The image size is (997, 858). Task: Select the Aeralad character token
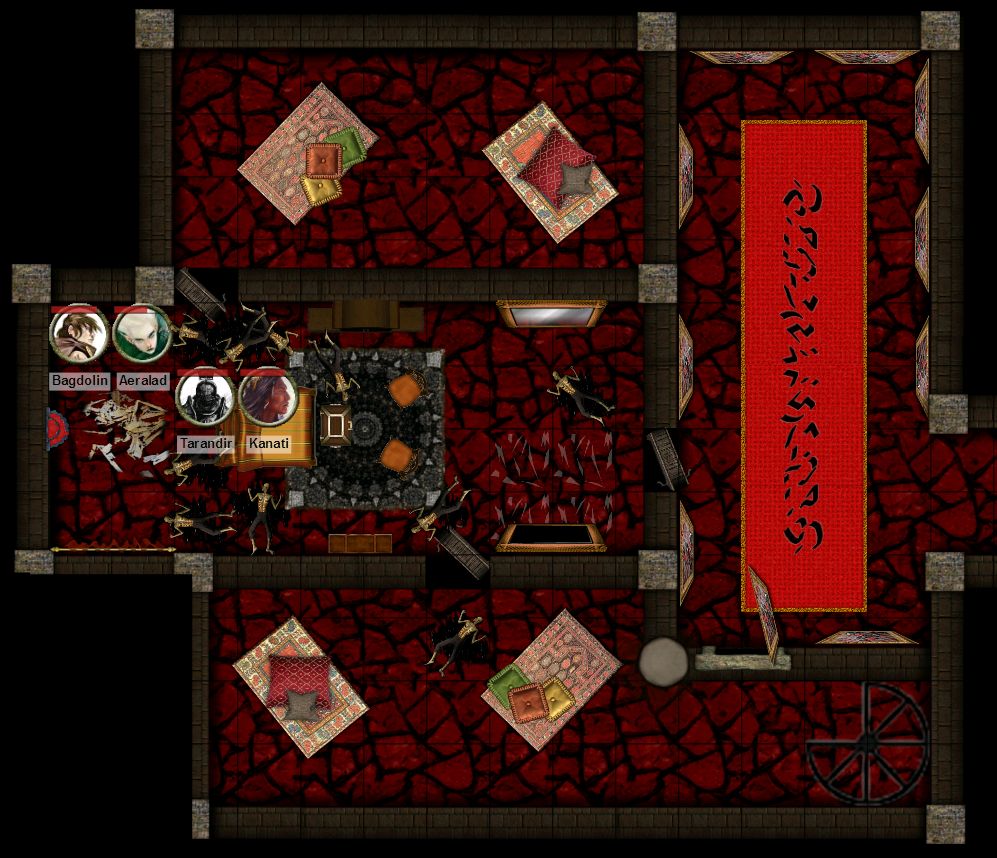[141, 336]
